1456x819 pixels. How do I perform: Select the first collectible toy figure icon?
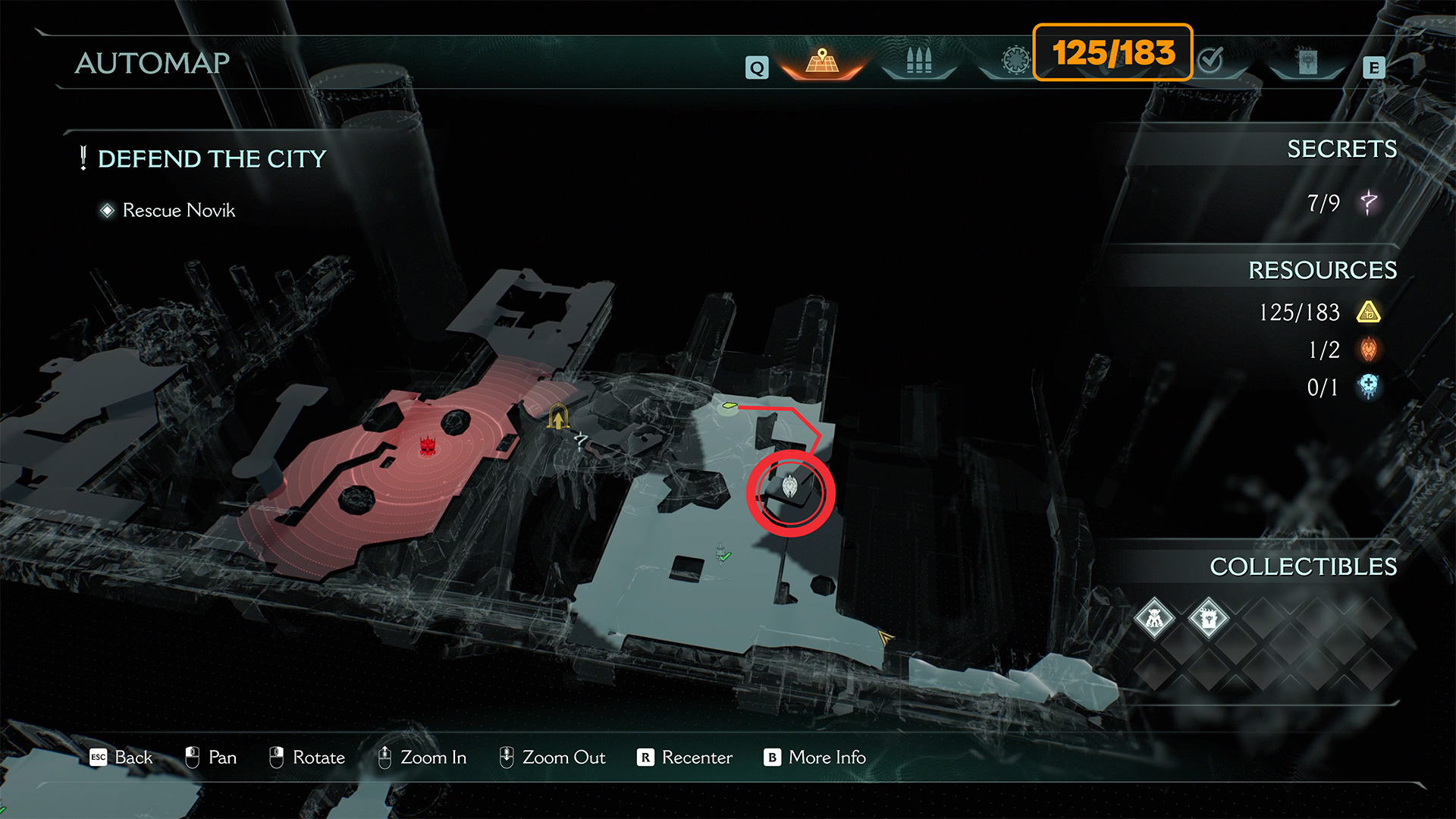click(x=1154, y=619)
